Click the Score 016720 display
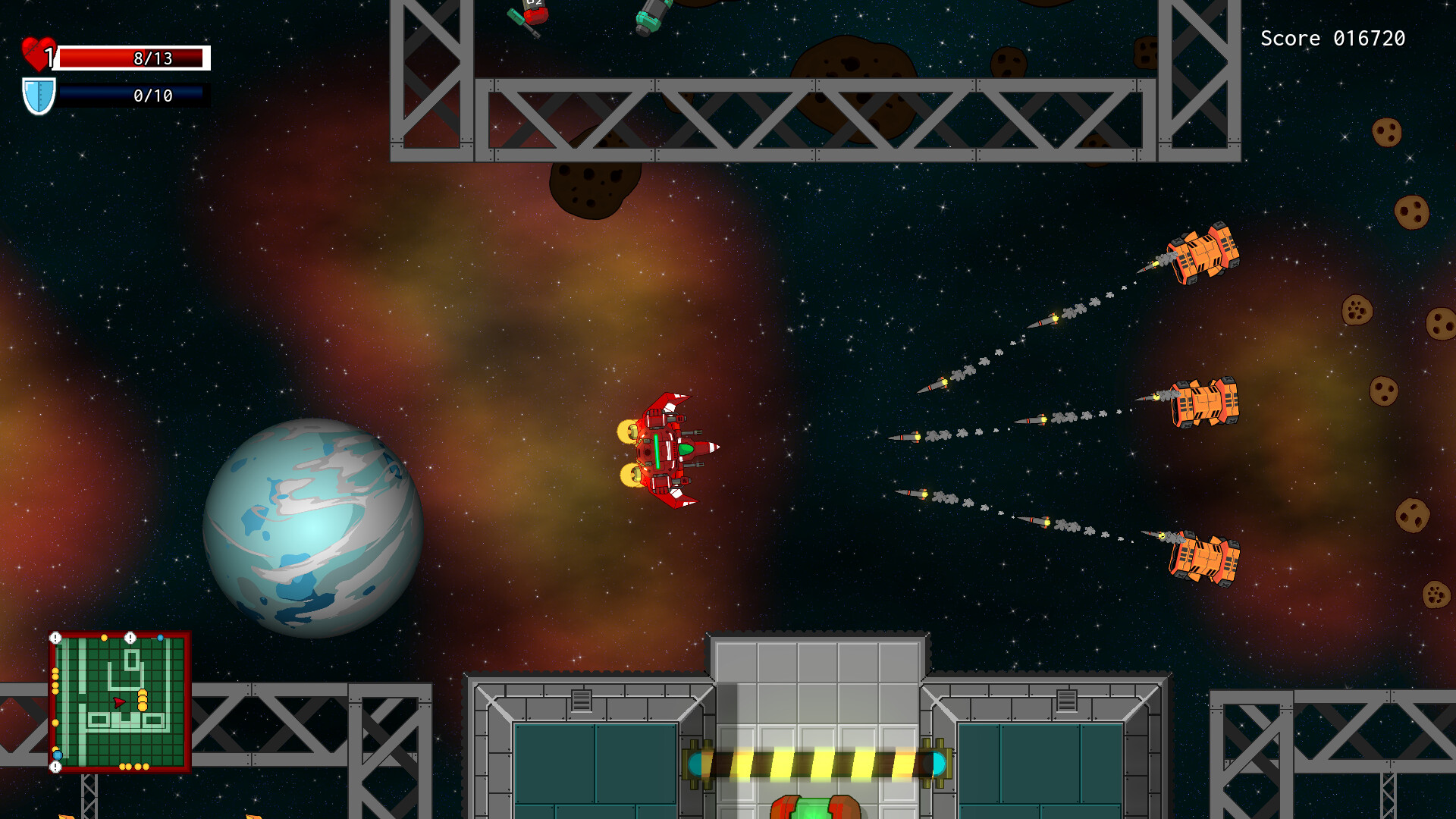 pos(1333,38)
